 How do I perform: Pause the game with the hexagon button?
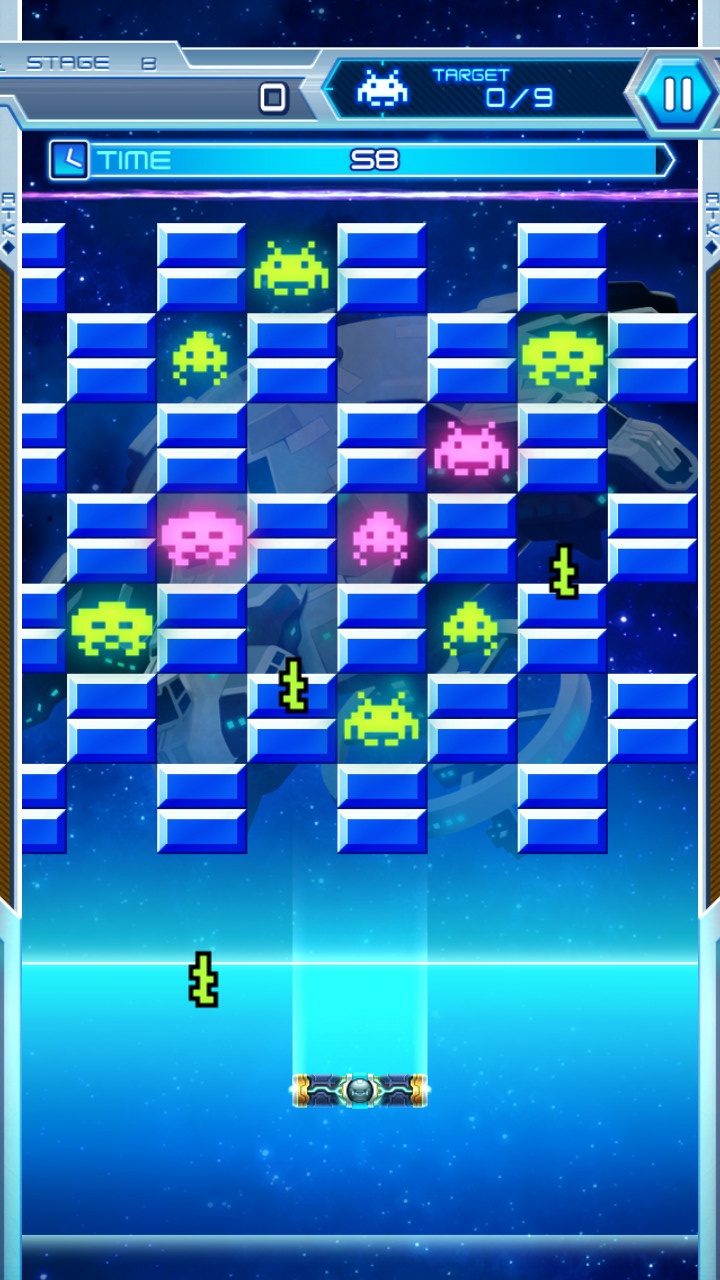click(677, 94)
